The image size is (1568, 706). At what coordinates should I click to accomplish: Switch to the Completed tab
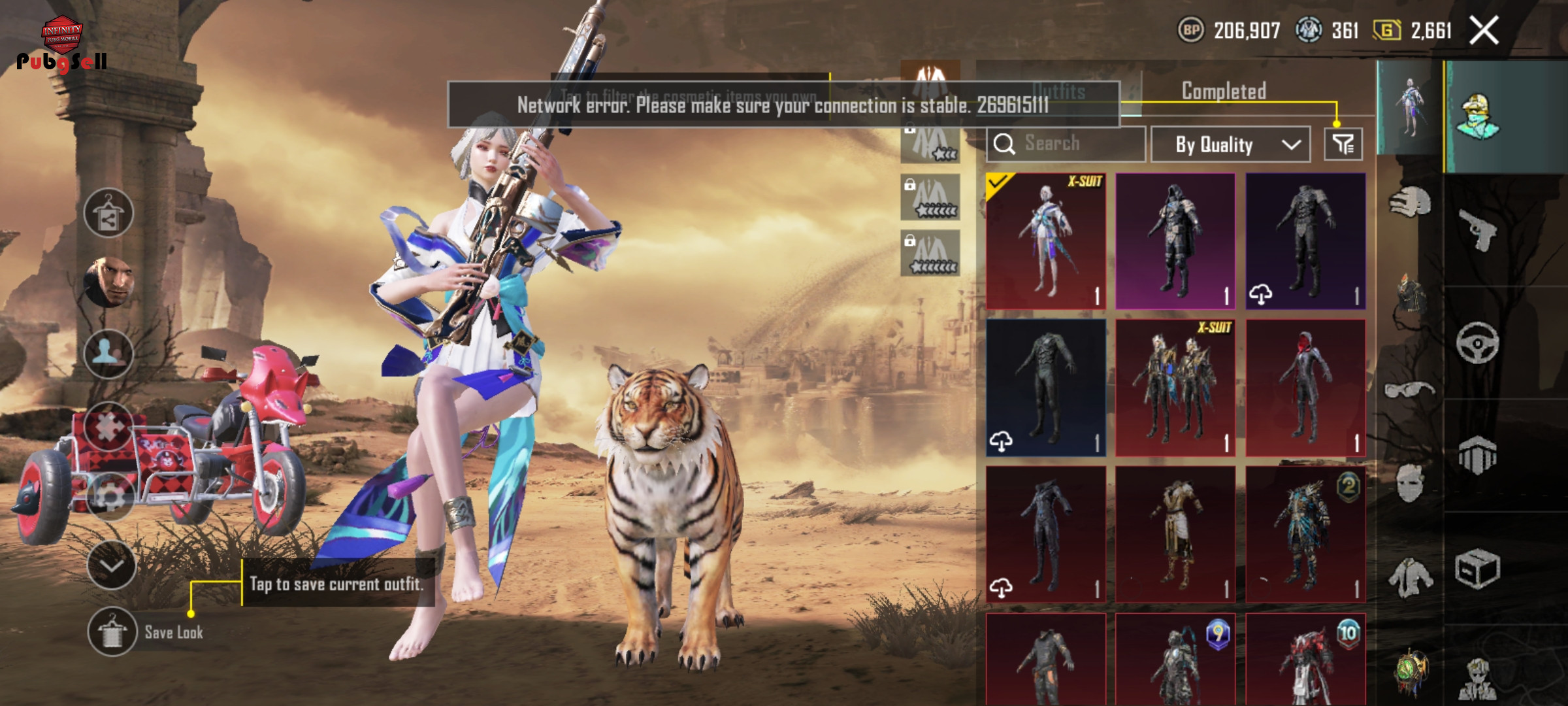pos(1224,92)
